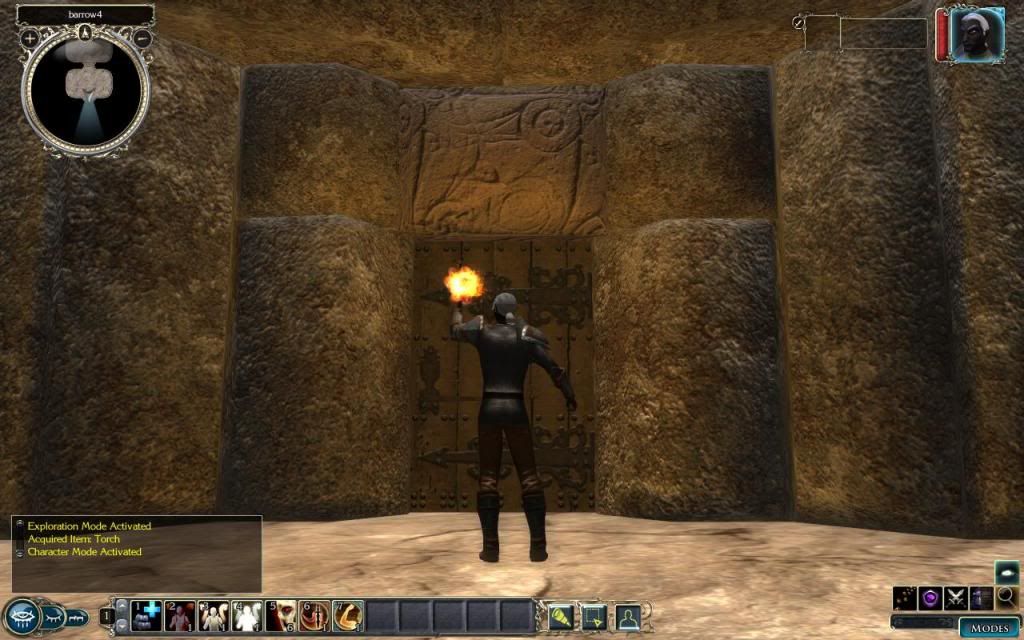
Task: Zoom in the minimap with the plus button
Action: click(x=30, y=38)
